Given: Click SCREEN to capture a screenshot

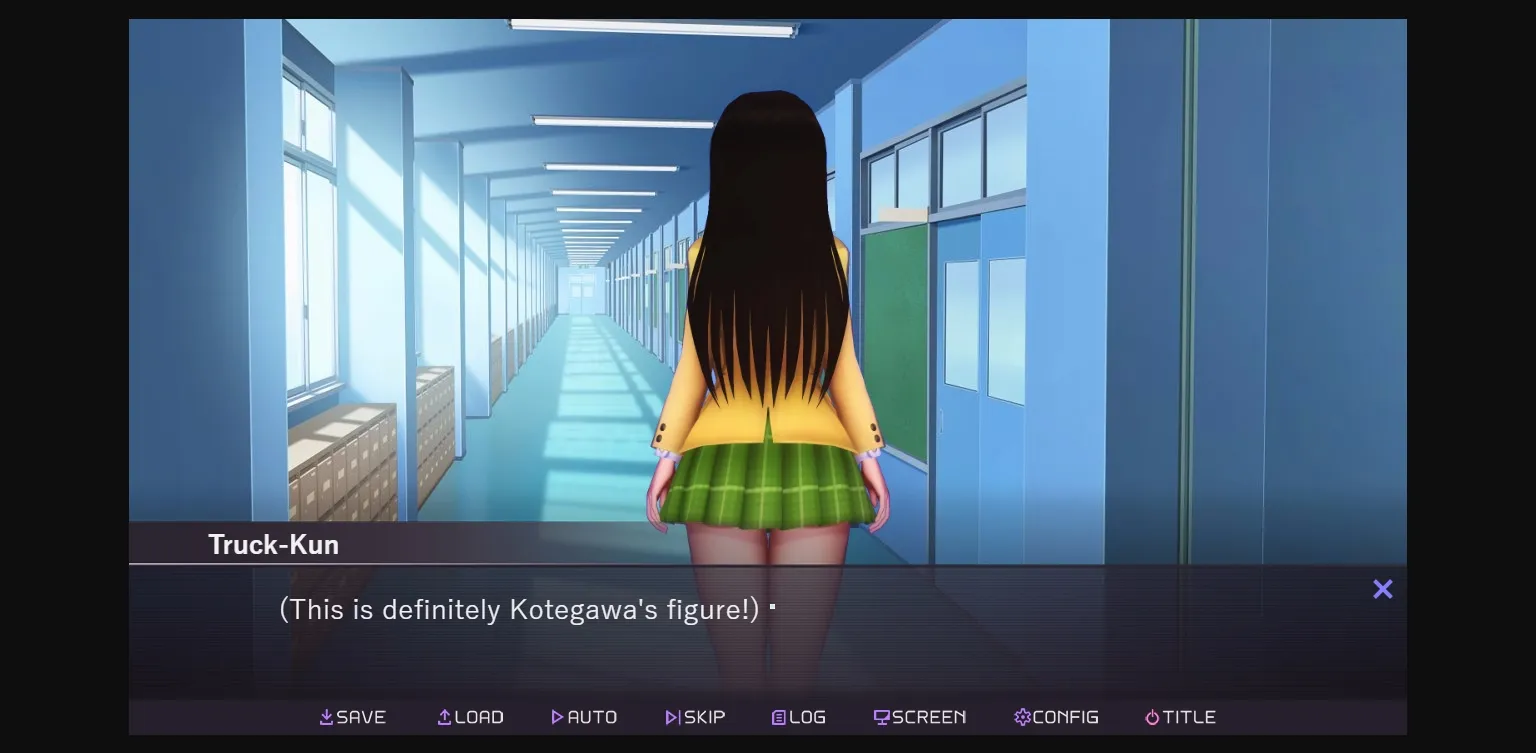Looking at the screenshot, I should (x=919, y=716).
